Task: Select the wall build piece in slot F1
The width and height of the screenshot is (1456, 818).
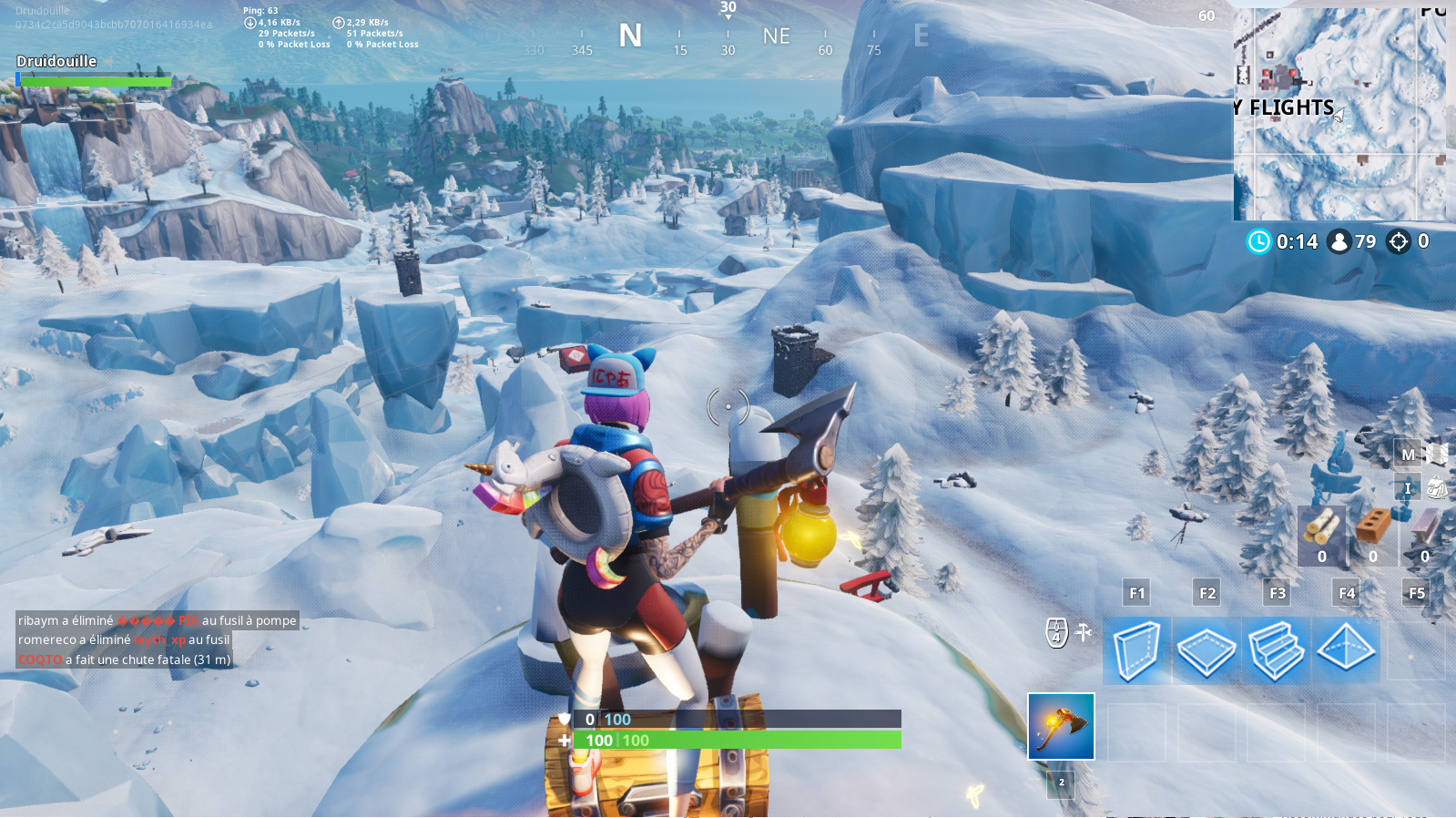Action: [x=1136, y=650]
